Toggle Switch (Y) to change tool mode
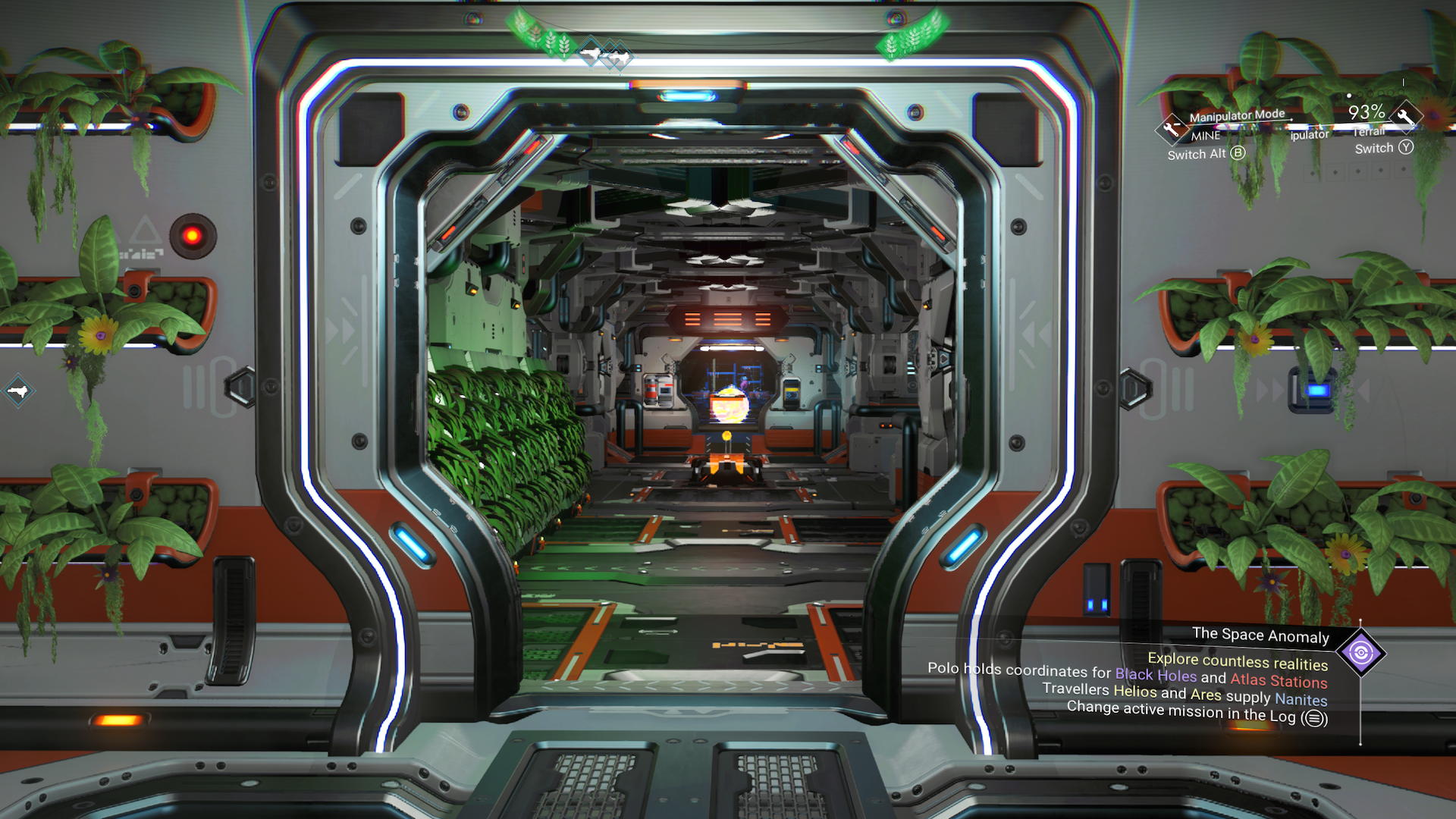Viewport: 1456px width, 819px height. 1407,148
